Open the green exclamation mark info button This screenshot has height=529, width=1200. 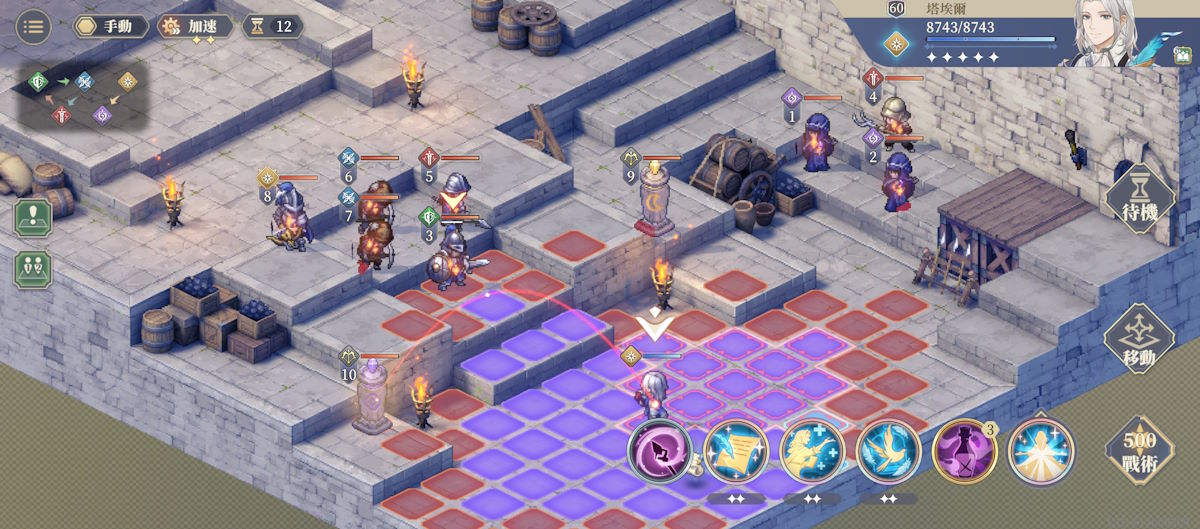pyautogui.click(x=33, y=218)
